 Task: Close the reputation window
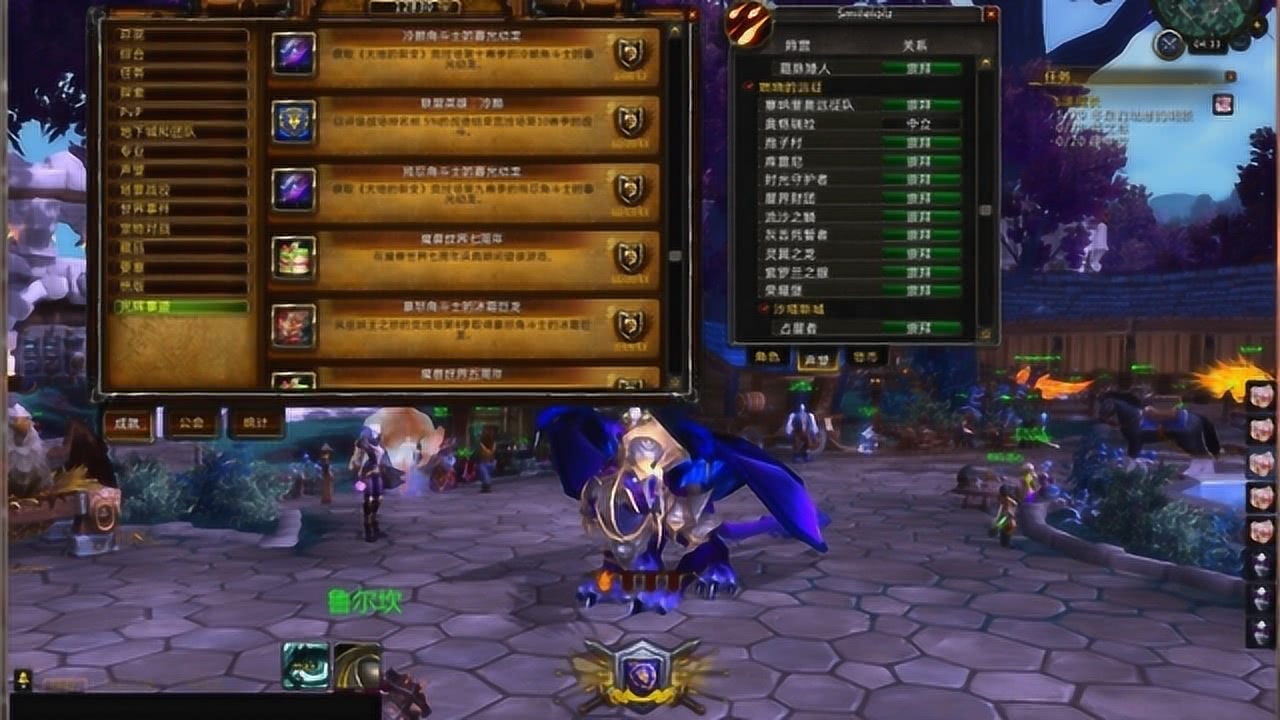click(x=990, y=15)
